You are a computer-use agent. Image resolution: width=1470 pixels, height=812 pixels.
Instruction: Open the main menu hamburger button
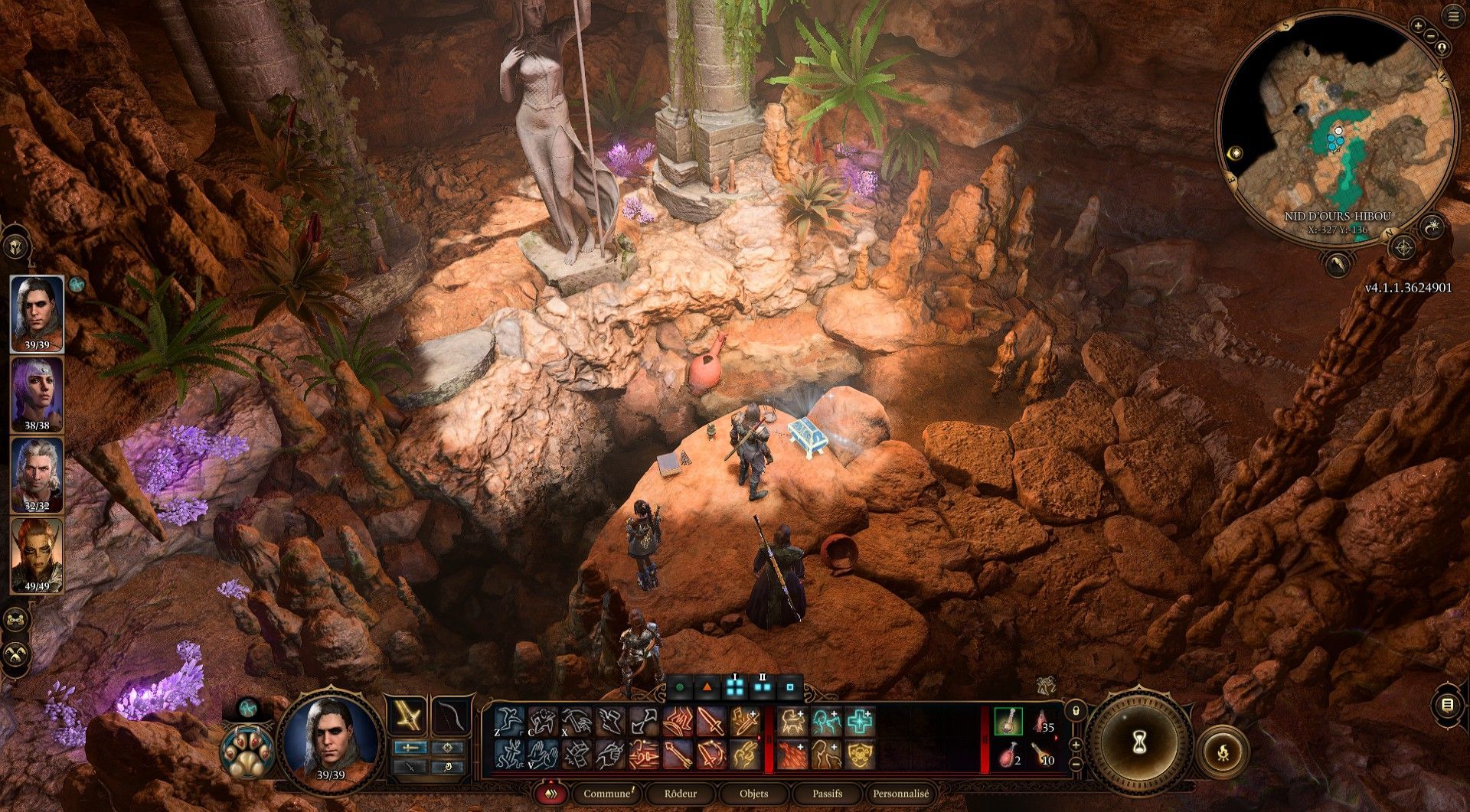click(x=1453, y=16)
